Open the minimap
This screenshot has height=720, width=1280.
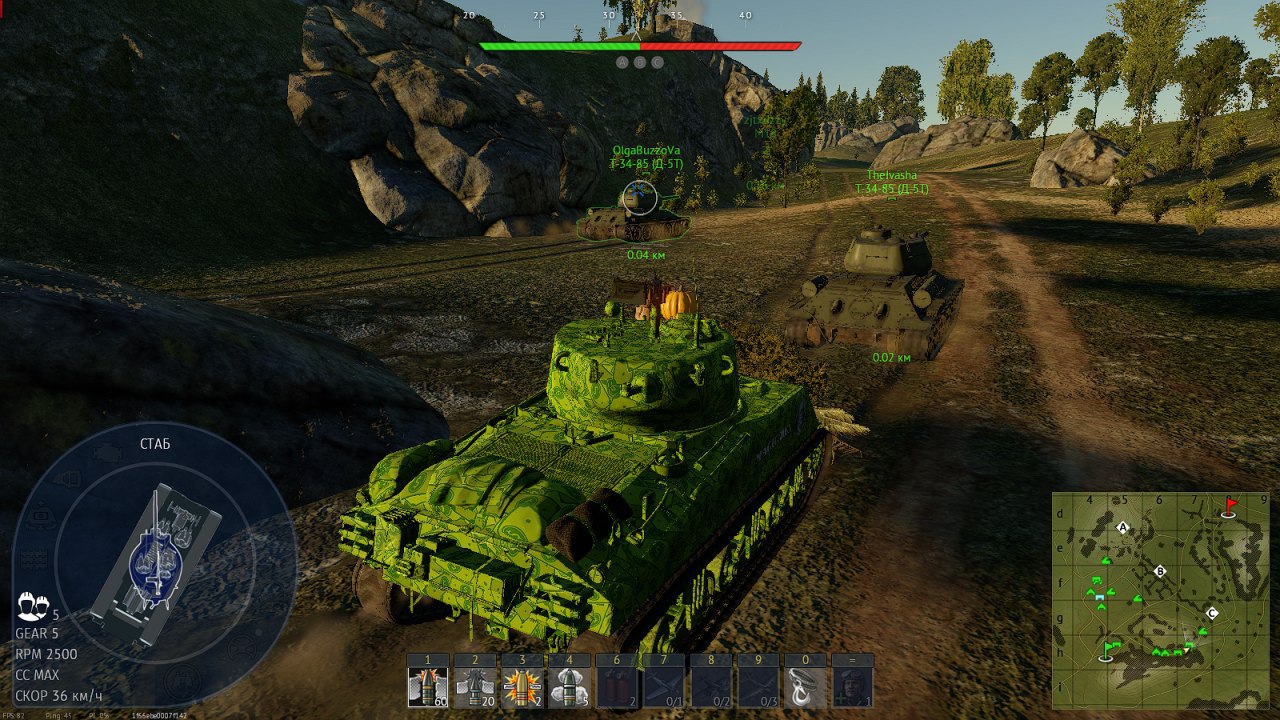[1160, 601]
